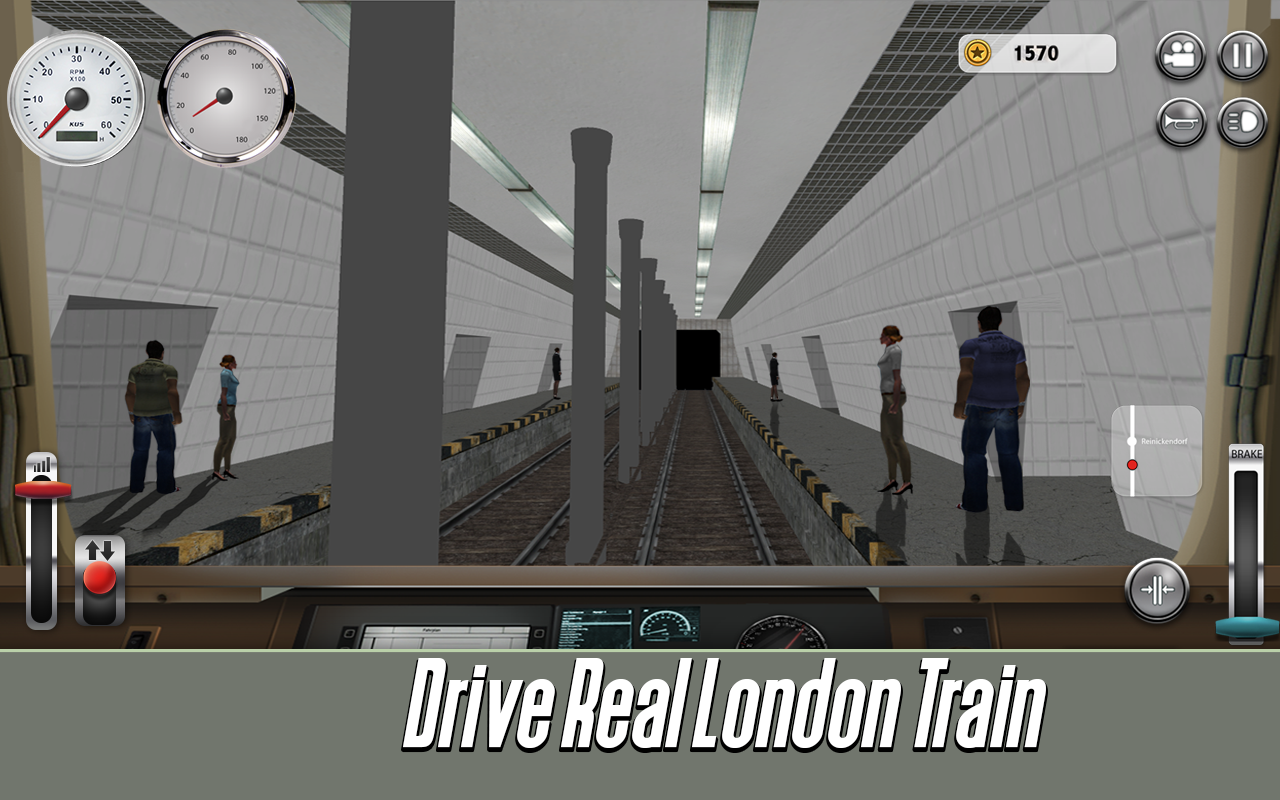Pause the game using the pause icon
This screenshot has width=1280, height=800.
1242,54
